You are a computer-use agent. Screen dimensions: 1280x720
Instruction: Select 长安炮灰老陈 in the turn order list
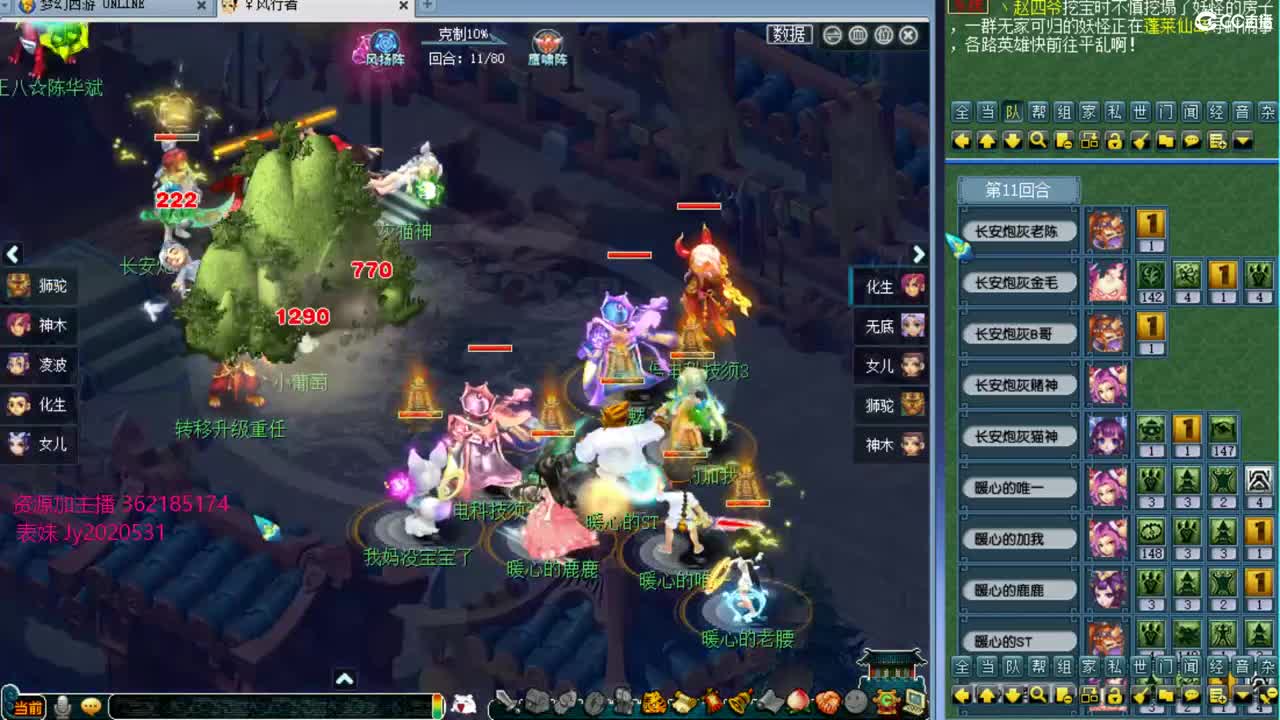pos(1017,230)
